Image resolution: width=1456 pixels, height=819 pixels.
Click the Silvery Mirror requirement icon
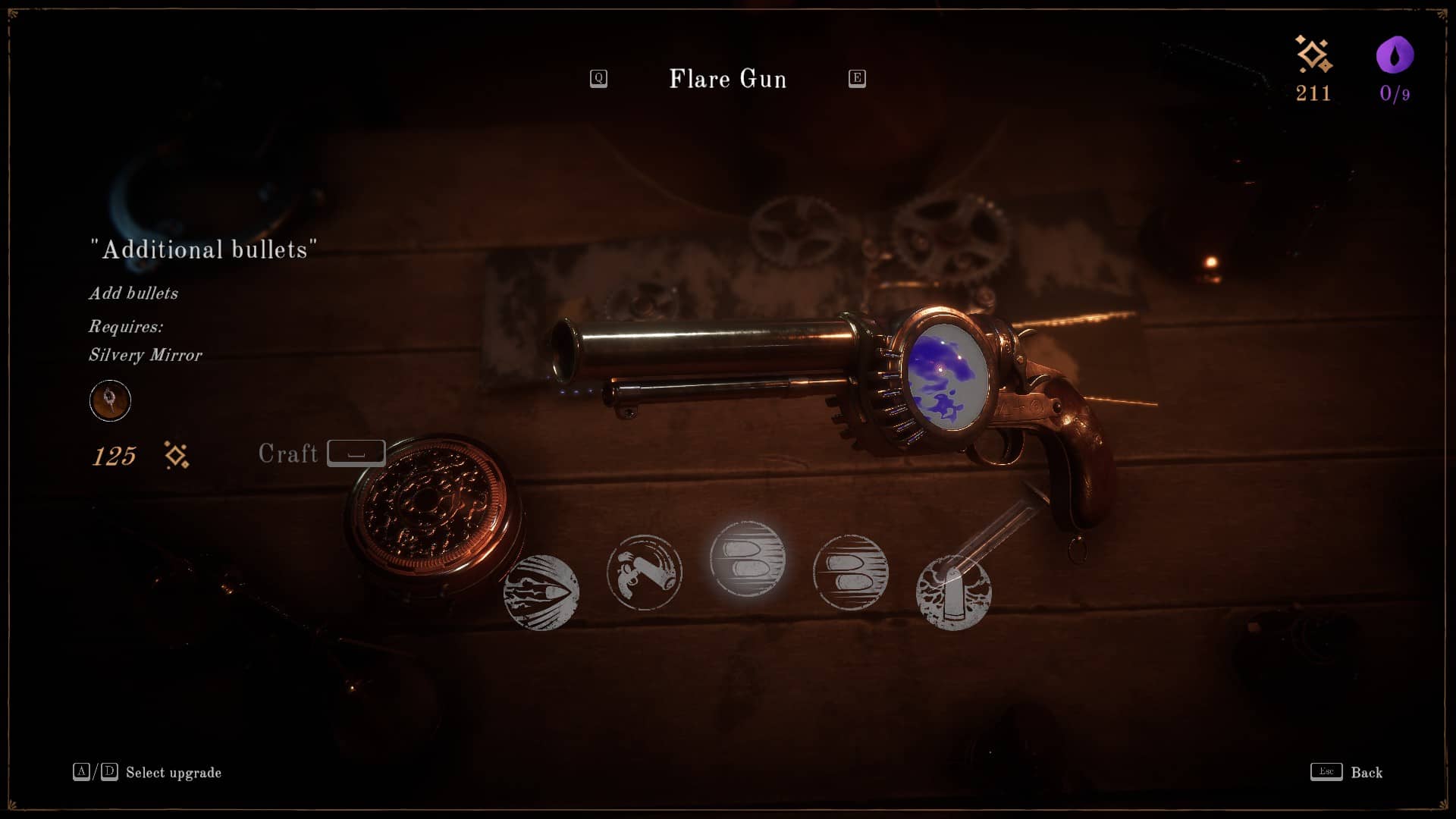tap(110, 400)
